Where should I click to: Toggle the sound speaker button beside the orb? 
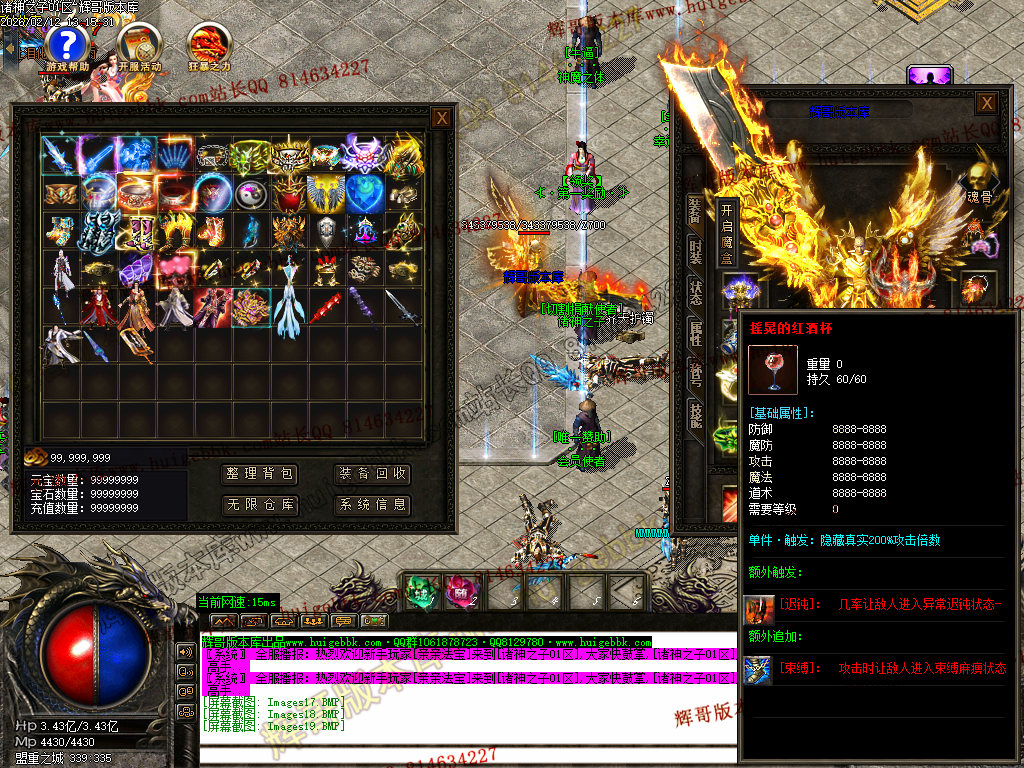coord(186,651)
